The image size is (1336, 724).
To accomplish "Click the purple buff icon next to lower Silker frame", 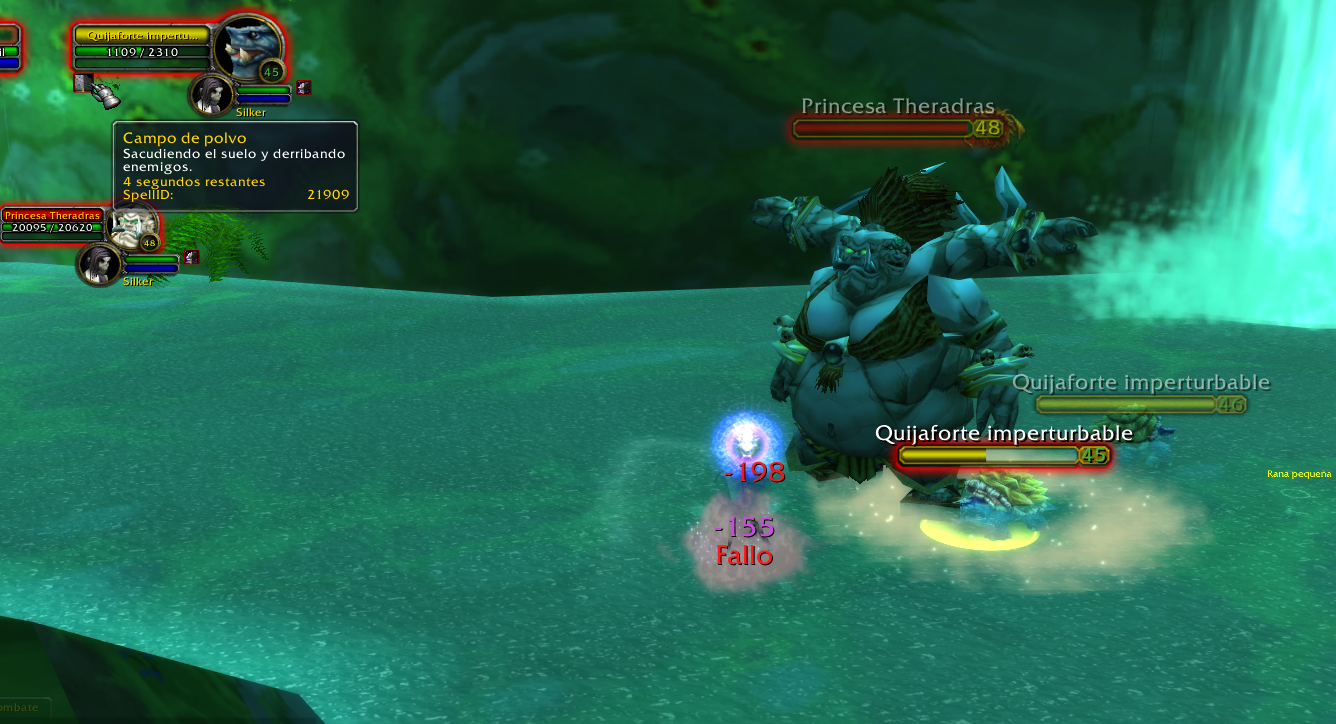I will point(190,257).
